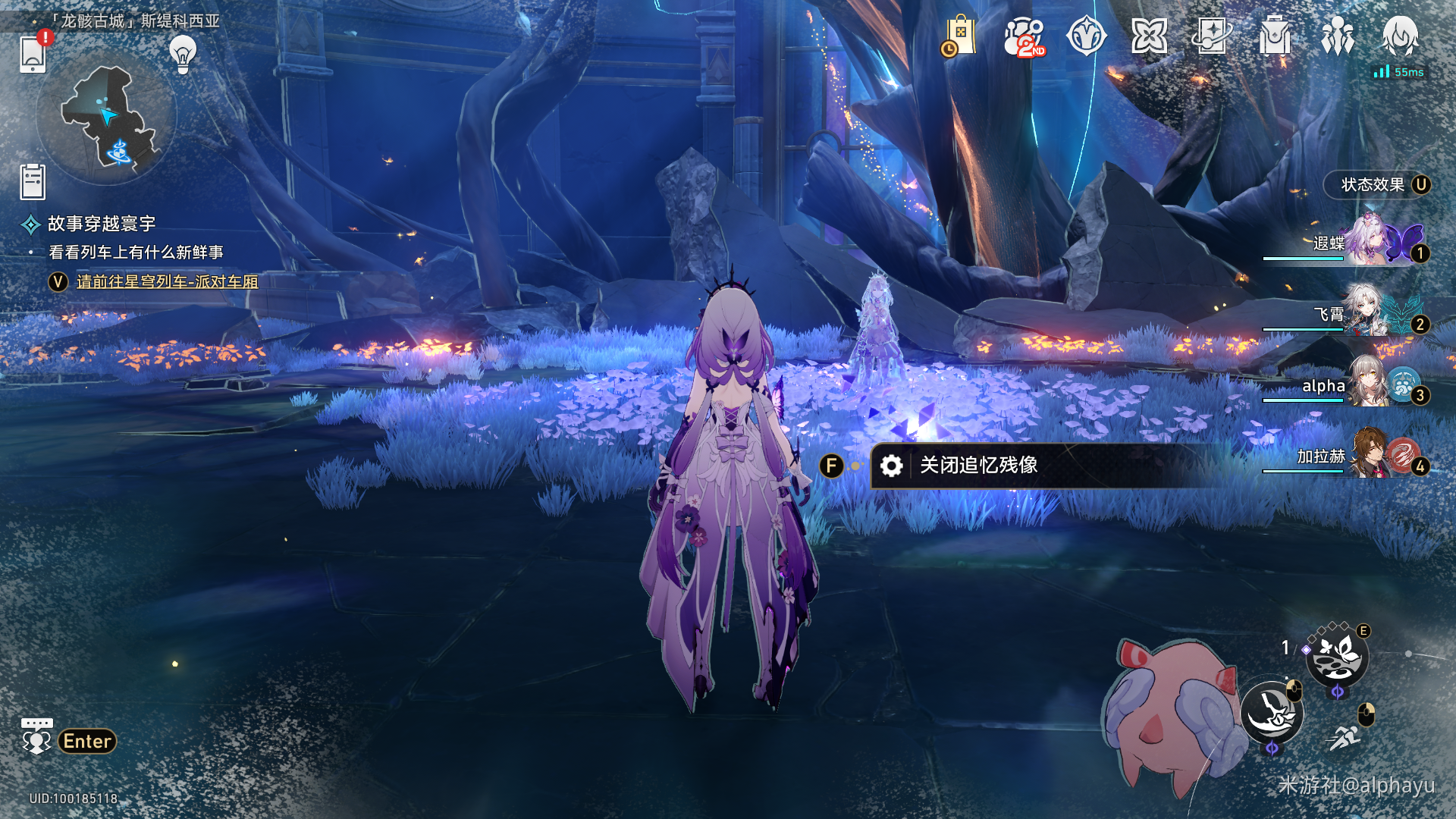Open the mission clipboard icon

(x=33, y=183)
